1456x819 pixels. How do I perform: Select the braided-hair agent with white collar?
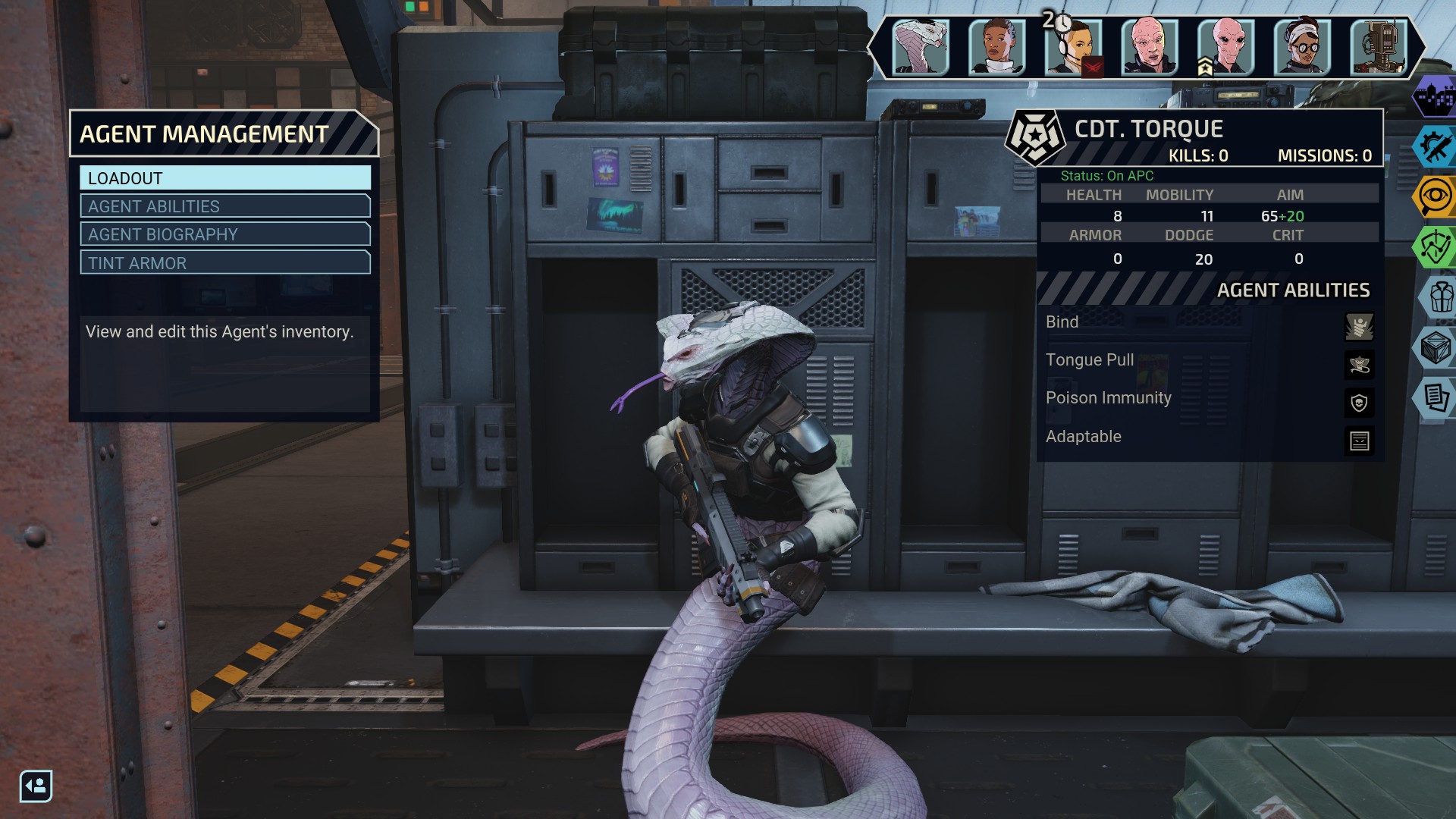coord(996,47)
